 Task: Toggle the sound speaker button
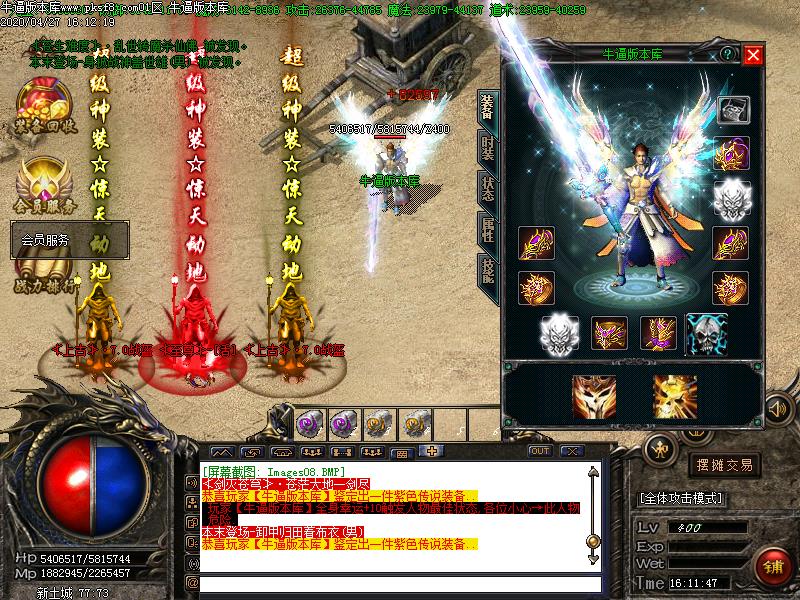[x=776, y=408]
